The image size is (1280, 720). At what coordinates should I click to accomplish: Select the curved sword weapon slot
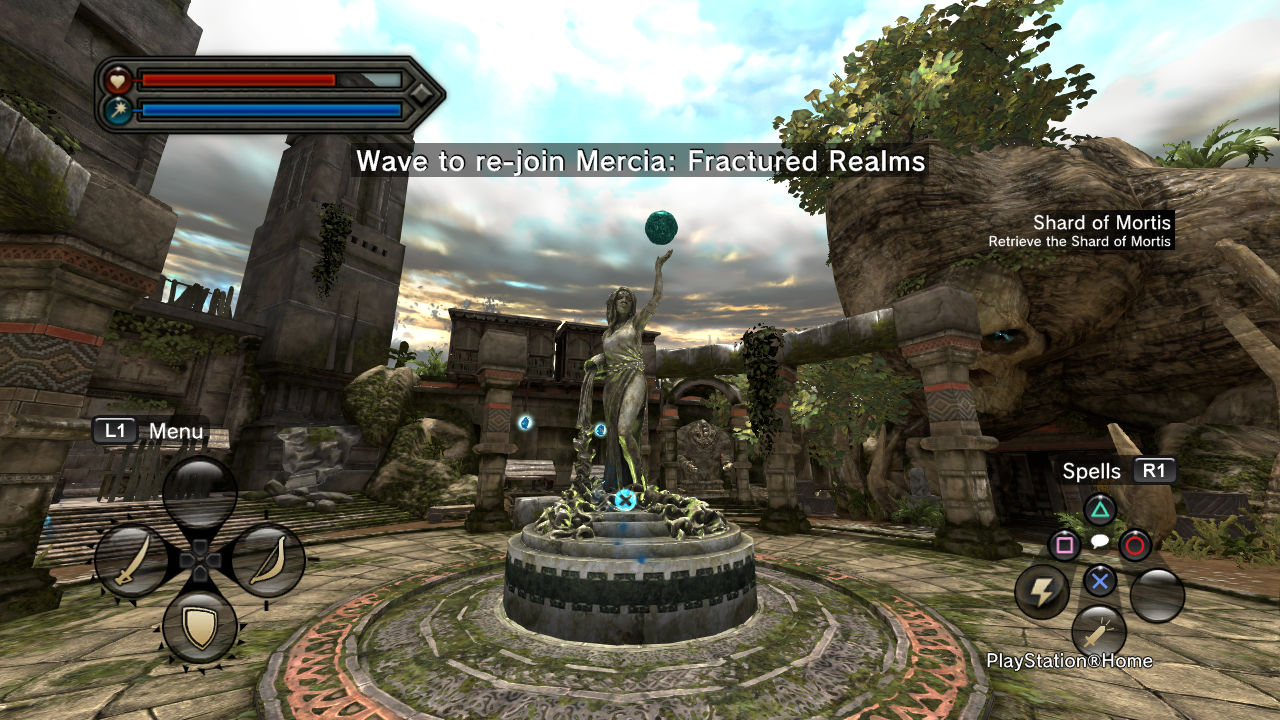point(131,562)
